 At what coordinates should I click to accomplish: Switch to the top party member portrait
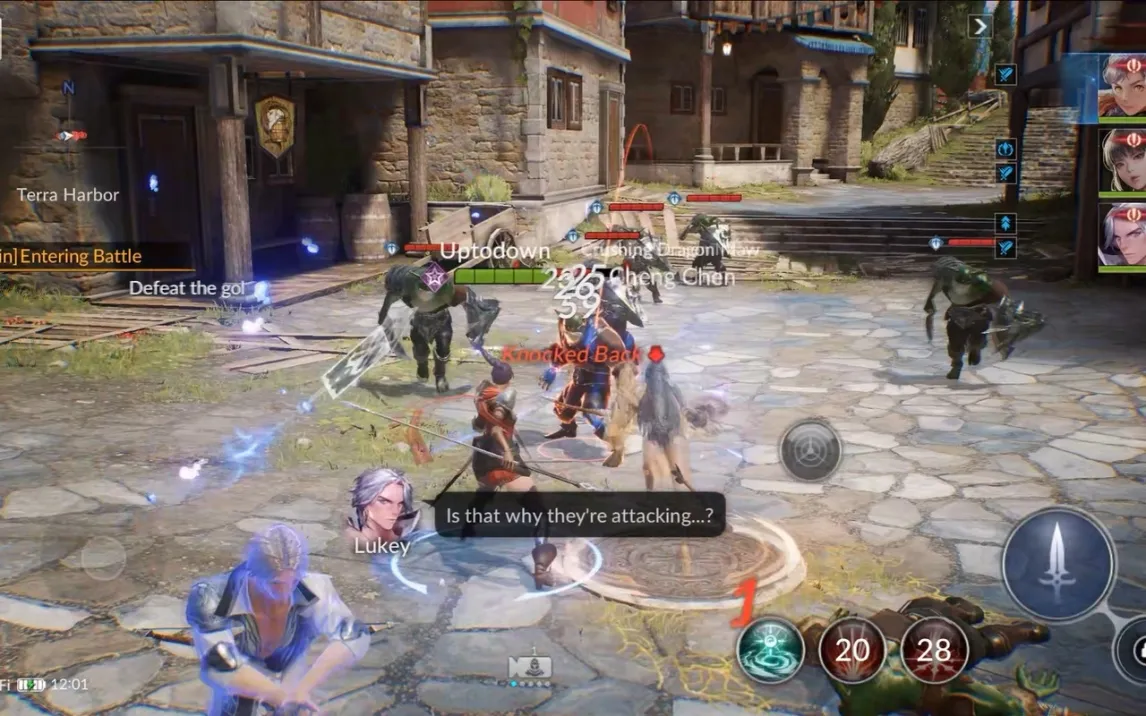[x=1123, y=86]
